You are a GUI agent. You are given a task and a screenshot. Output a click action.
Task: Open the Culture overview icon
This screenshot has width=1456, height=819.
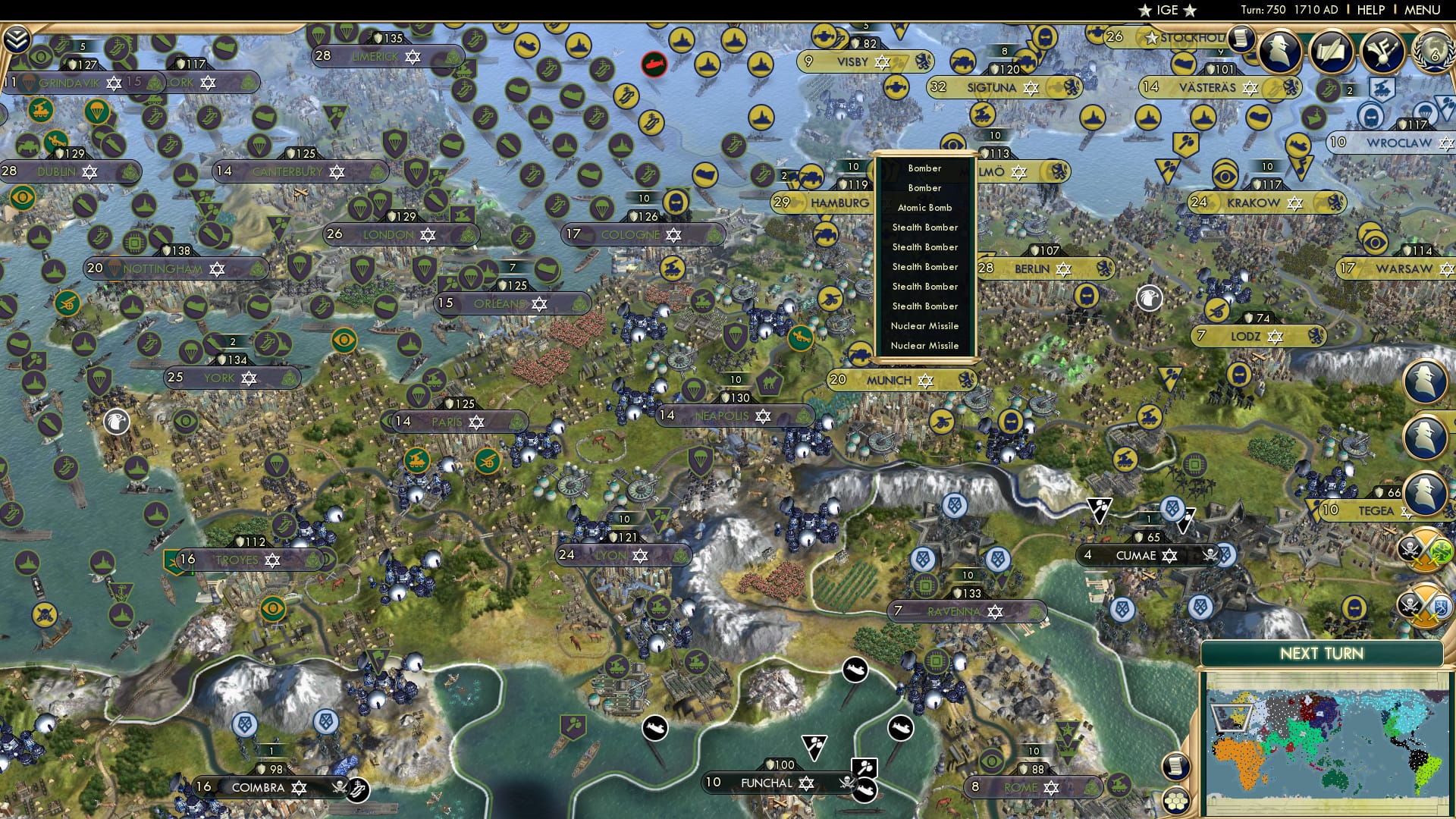1383,53
